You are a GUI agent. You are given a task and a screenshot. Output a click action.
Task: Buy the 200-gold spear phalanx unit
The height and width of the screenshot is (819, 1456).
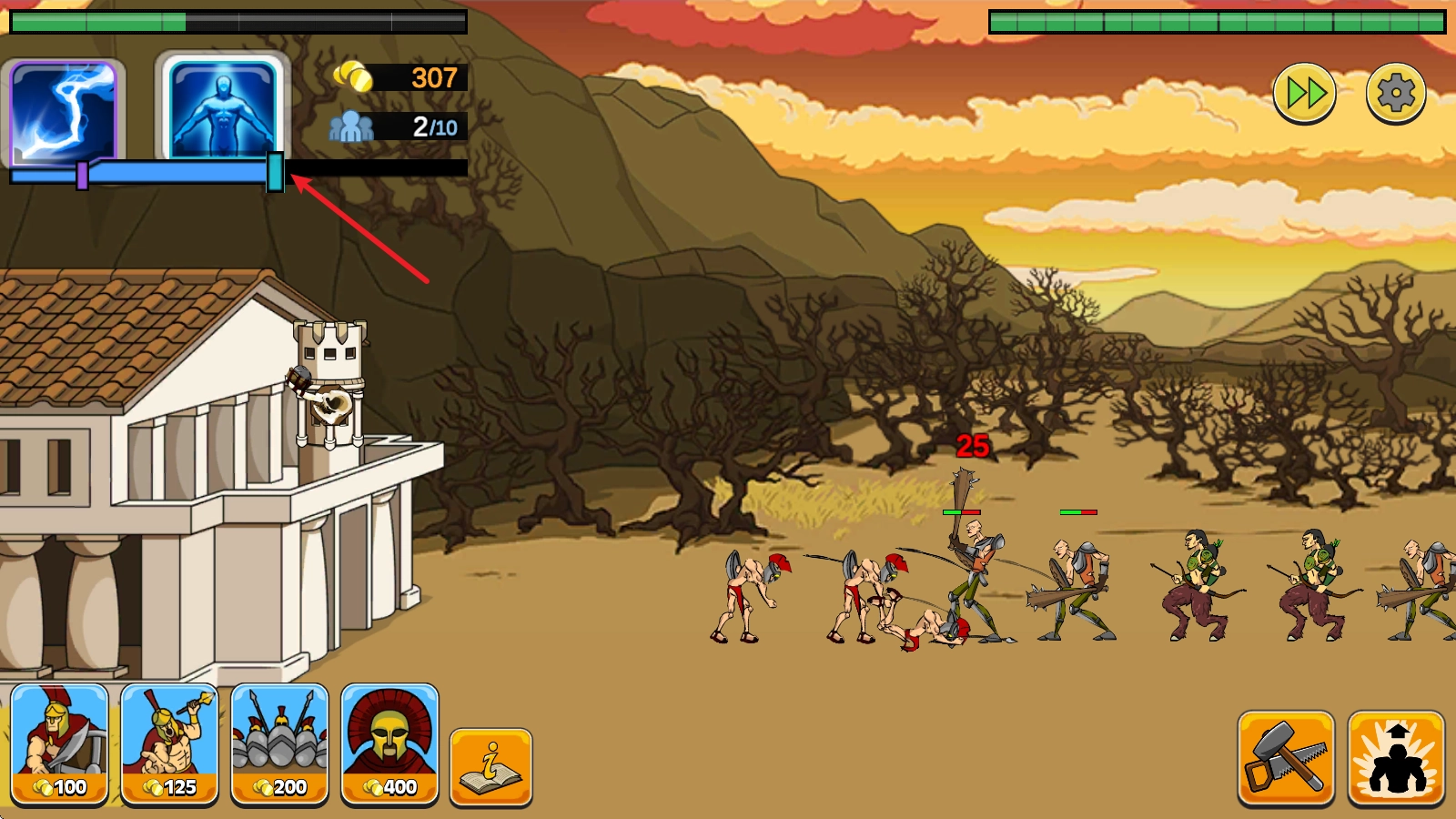pos(280,743)
